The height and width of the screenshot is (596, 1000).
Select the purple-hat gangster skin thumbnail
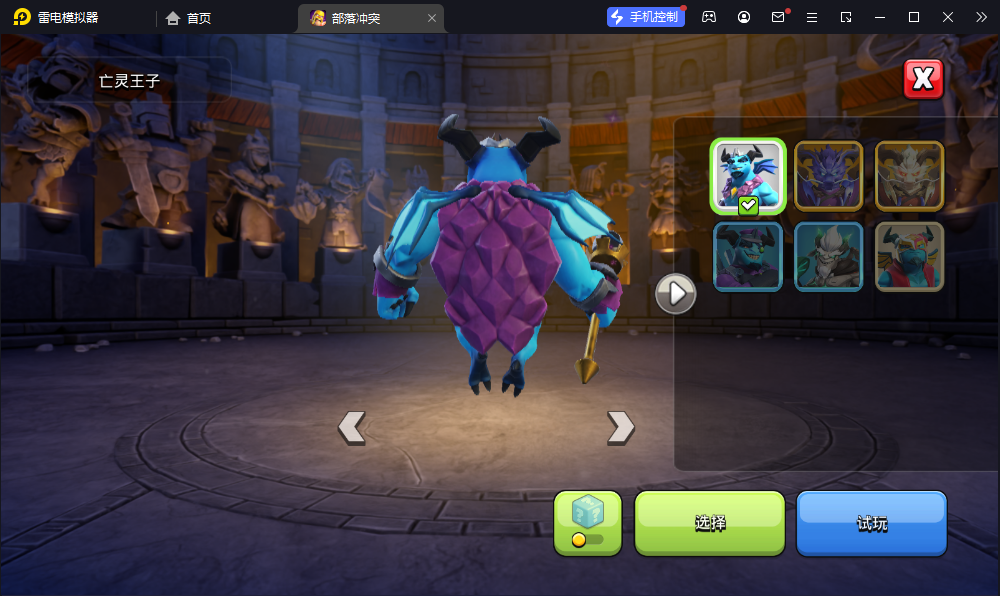click(x=748, y=257)
